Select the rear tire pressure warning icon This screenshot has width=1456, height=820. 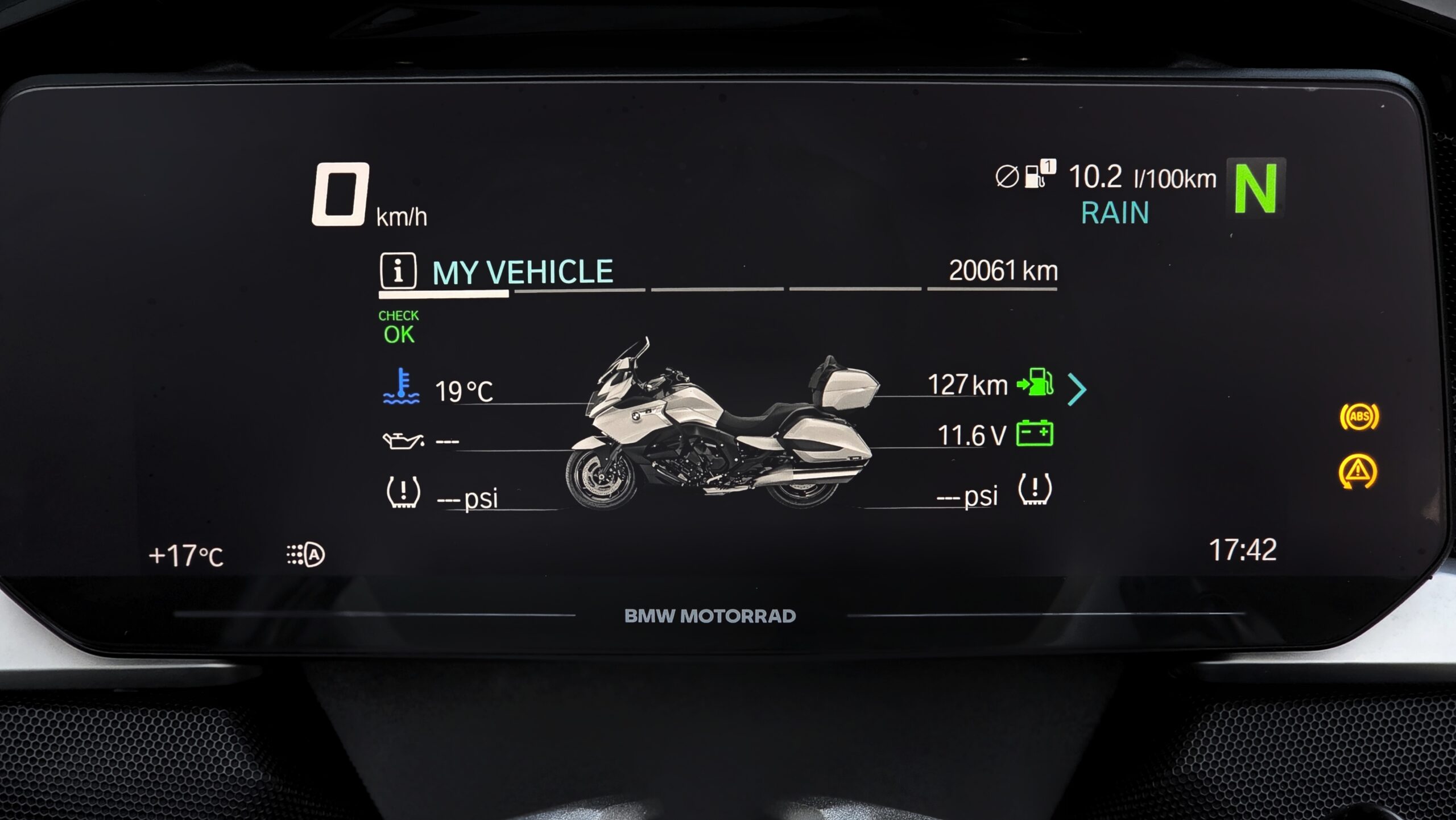pyautogui.click(x=1035, y=489)
